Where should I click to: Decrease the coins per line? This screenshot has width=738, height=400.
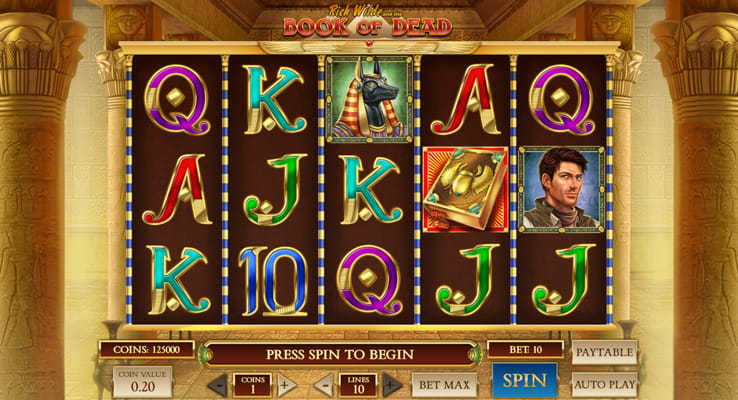click(x=218, y=385)
